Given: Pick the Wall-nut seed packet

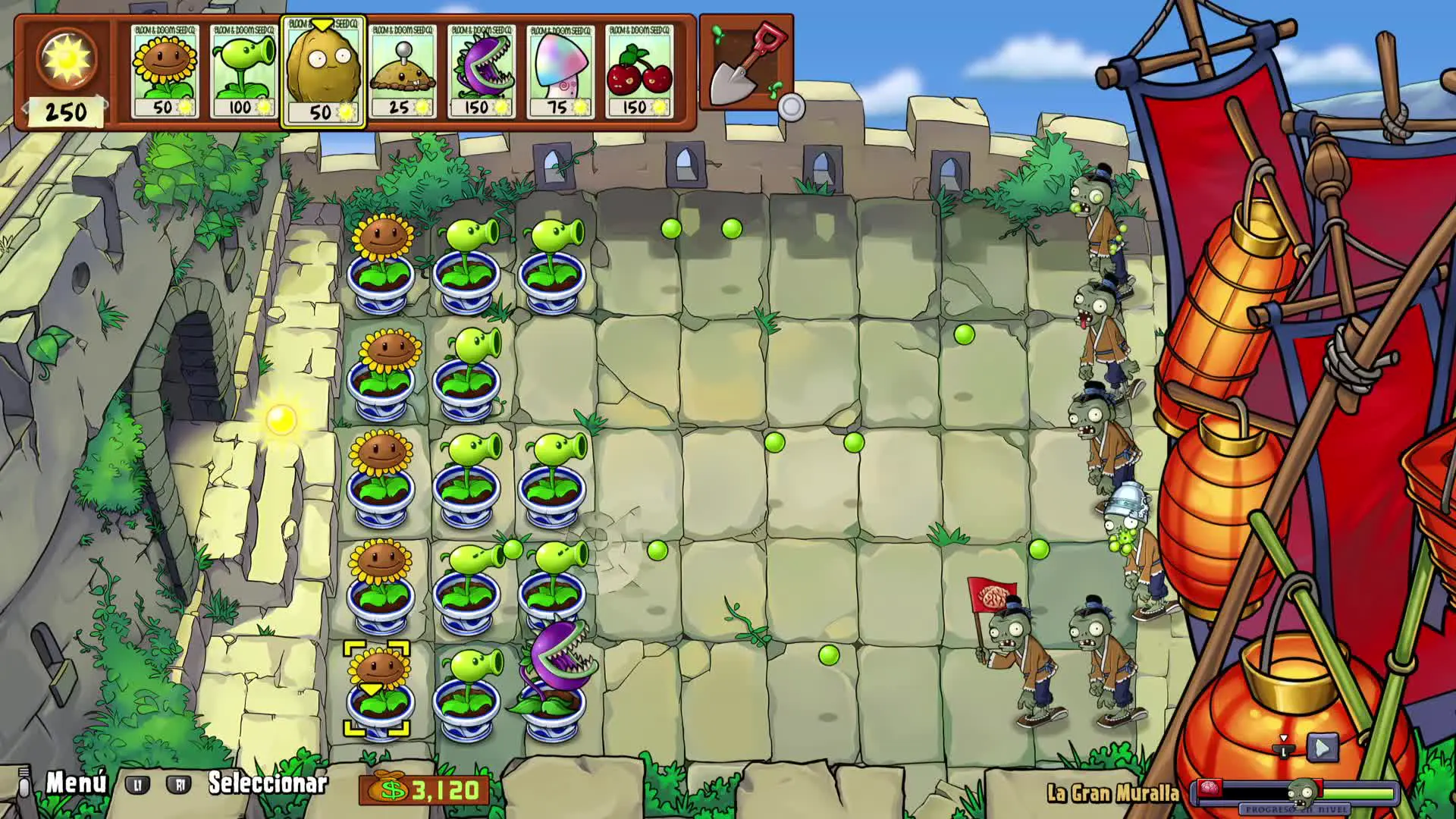Looking at the screenshot, I should point(323,71).
